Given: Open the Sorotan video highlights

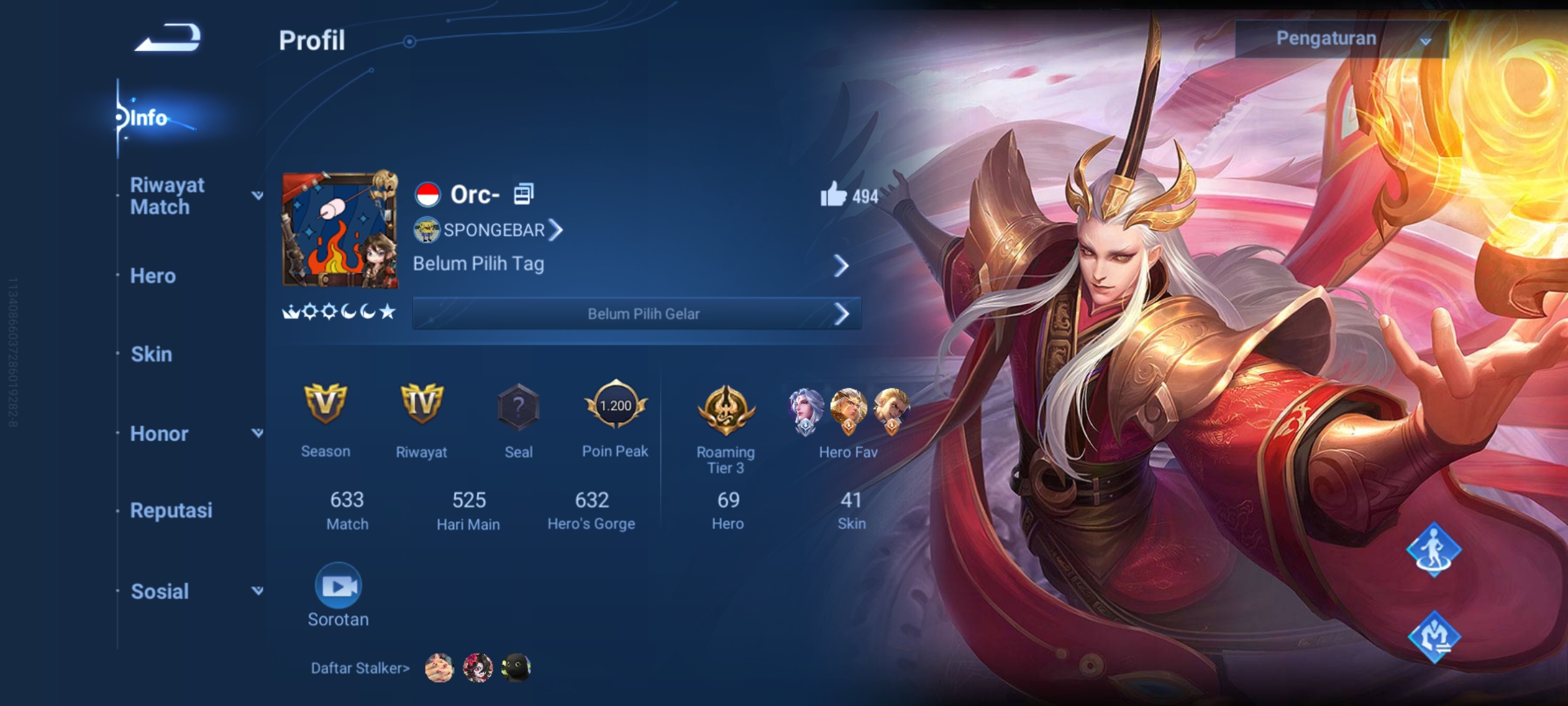Looking at the screenshot, I should pyautogui.click(x=338, y=586).
